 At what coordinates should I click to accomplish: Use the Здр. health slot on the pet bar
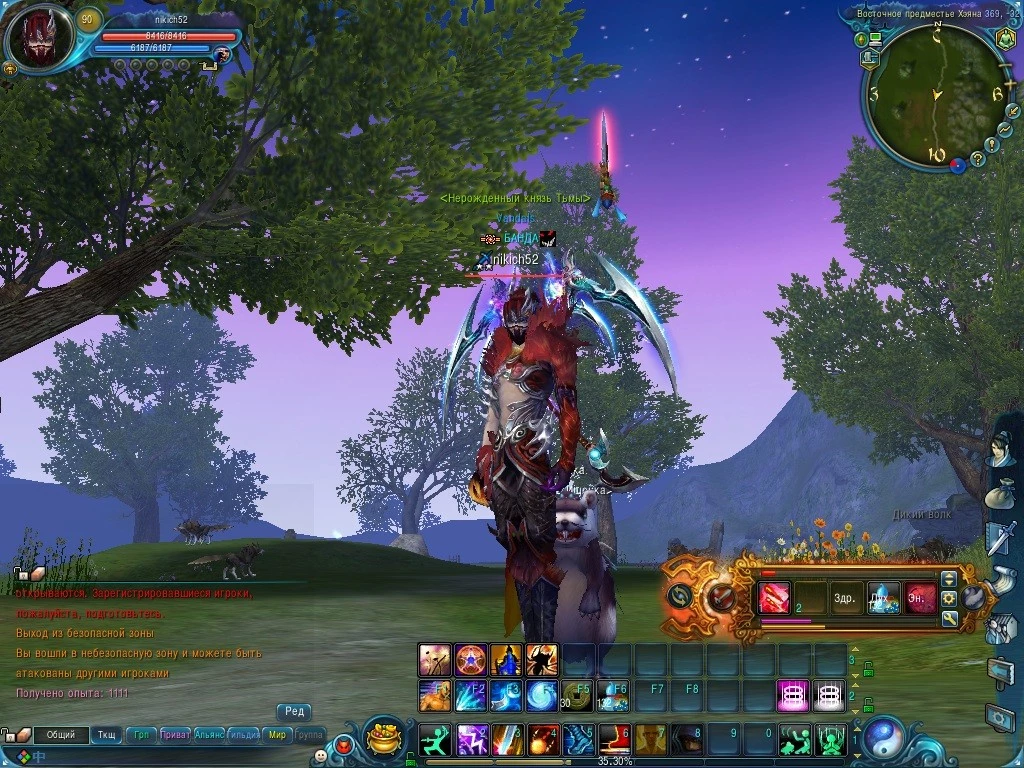coord(844,599)
